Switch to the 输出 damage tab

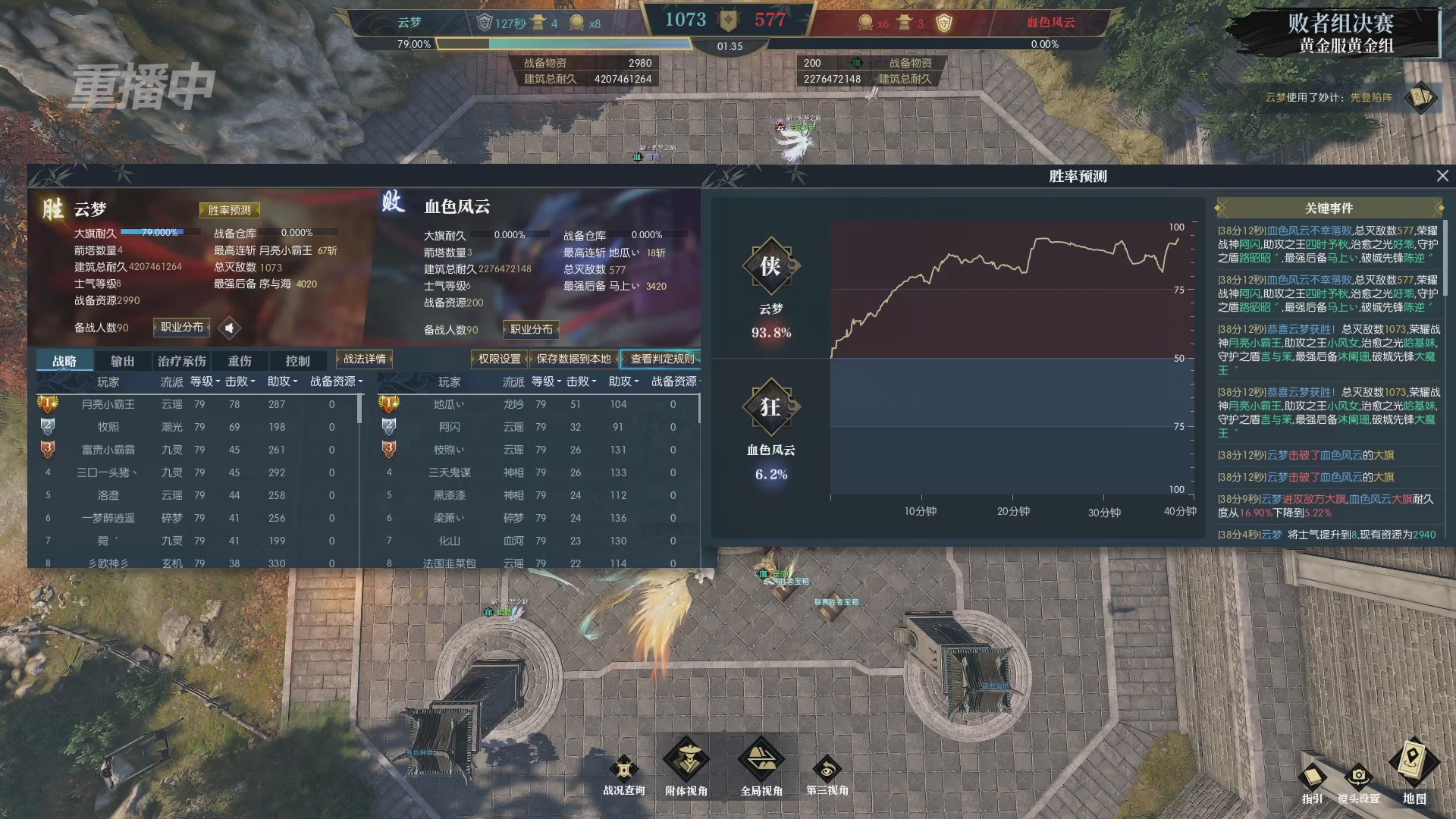pyautogui.click(x=122, y=361)
